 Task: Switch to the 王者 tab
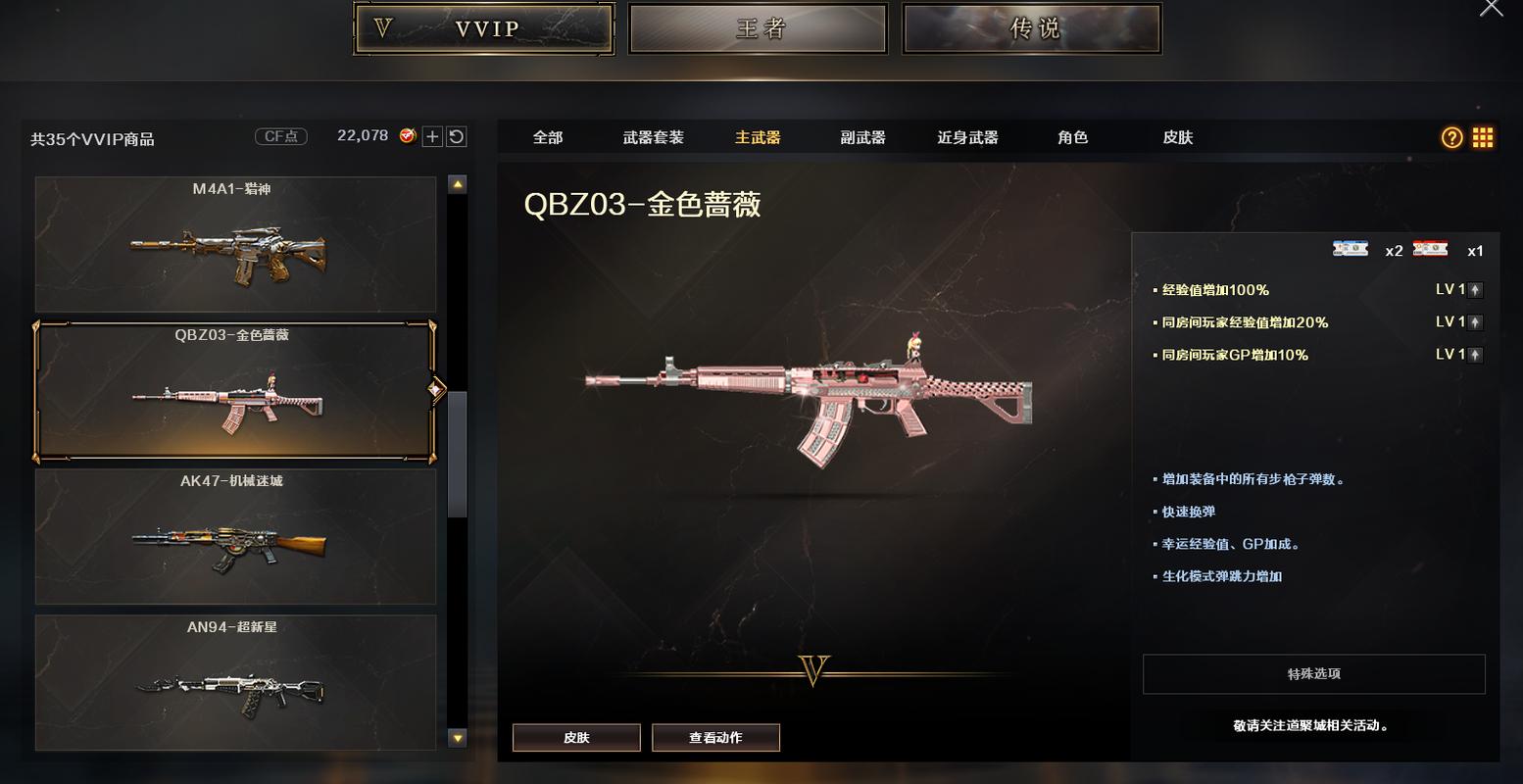pos(758,28)
